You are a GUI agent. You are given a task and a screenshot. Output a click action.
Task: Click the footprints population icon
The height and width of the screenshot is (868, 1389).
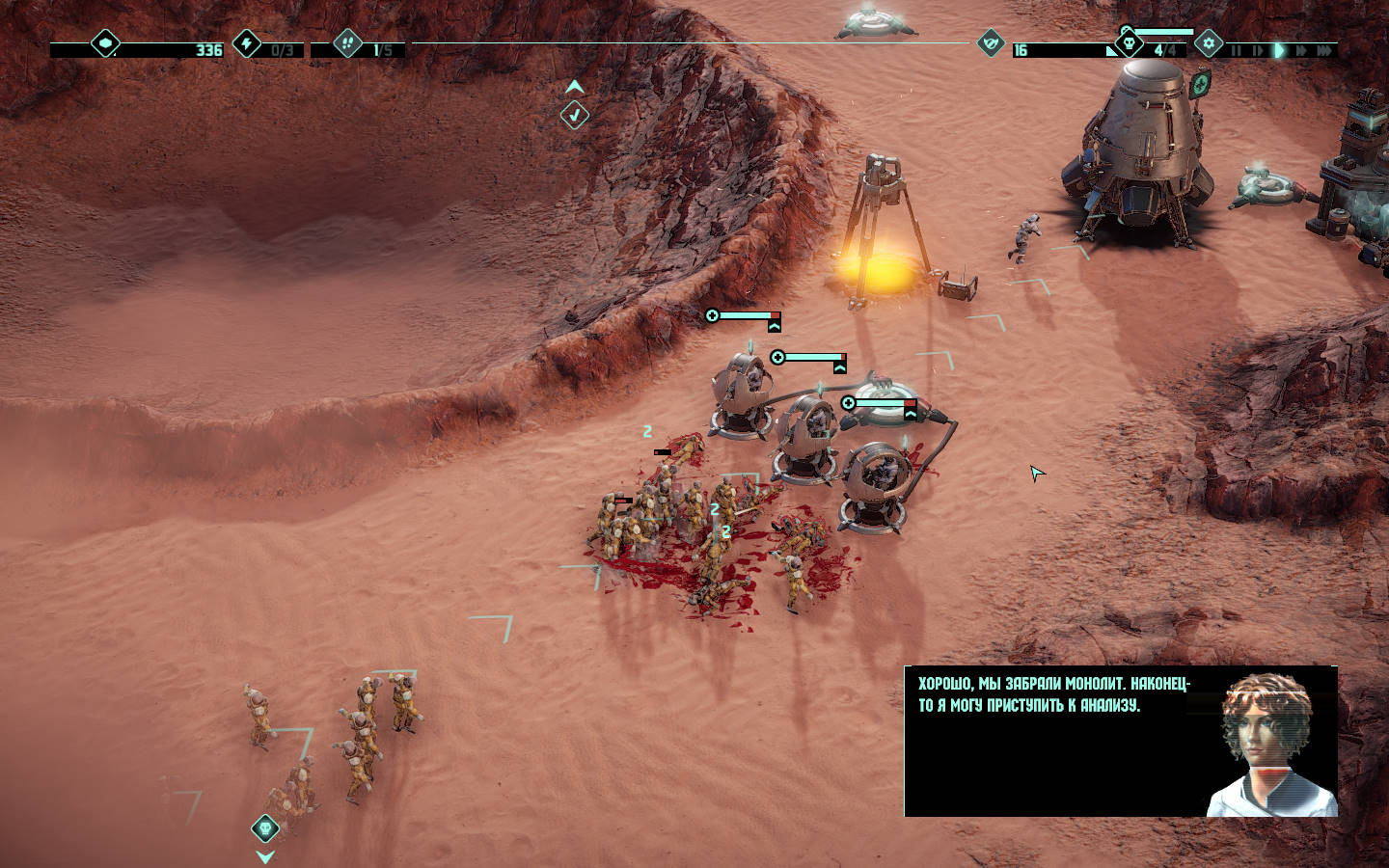pos(347,43)
